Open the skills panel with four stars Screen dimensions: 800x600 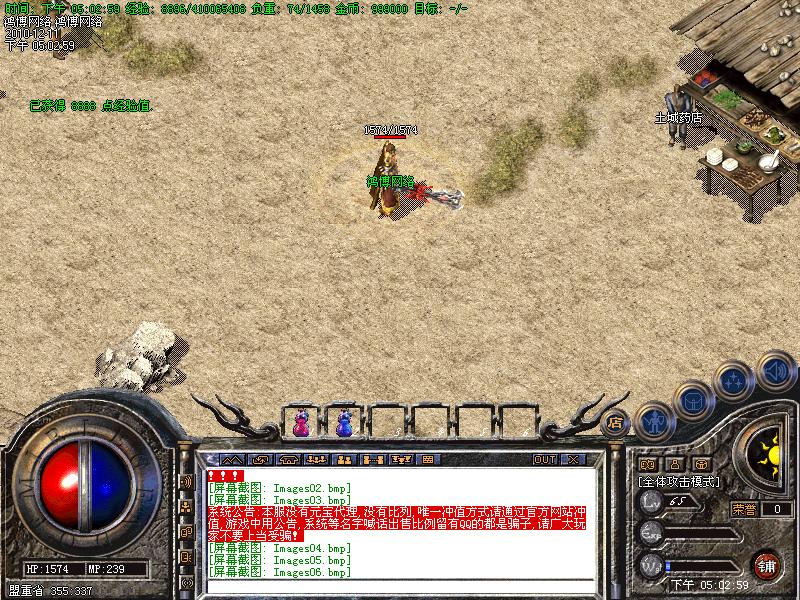pos(734,381)
